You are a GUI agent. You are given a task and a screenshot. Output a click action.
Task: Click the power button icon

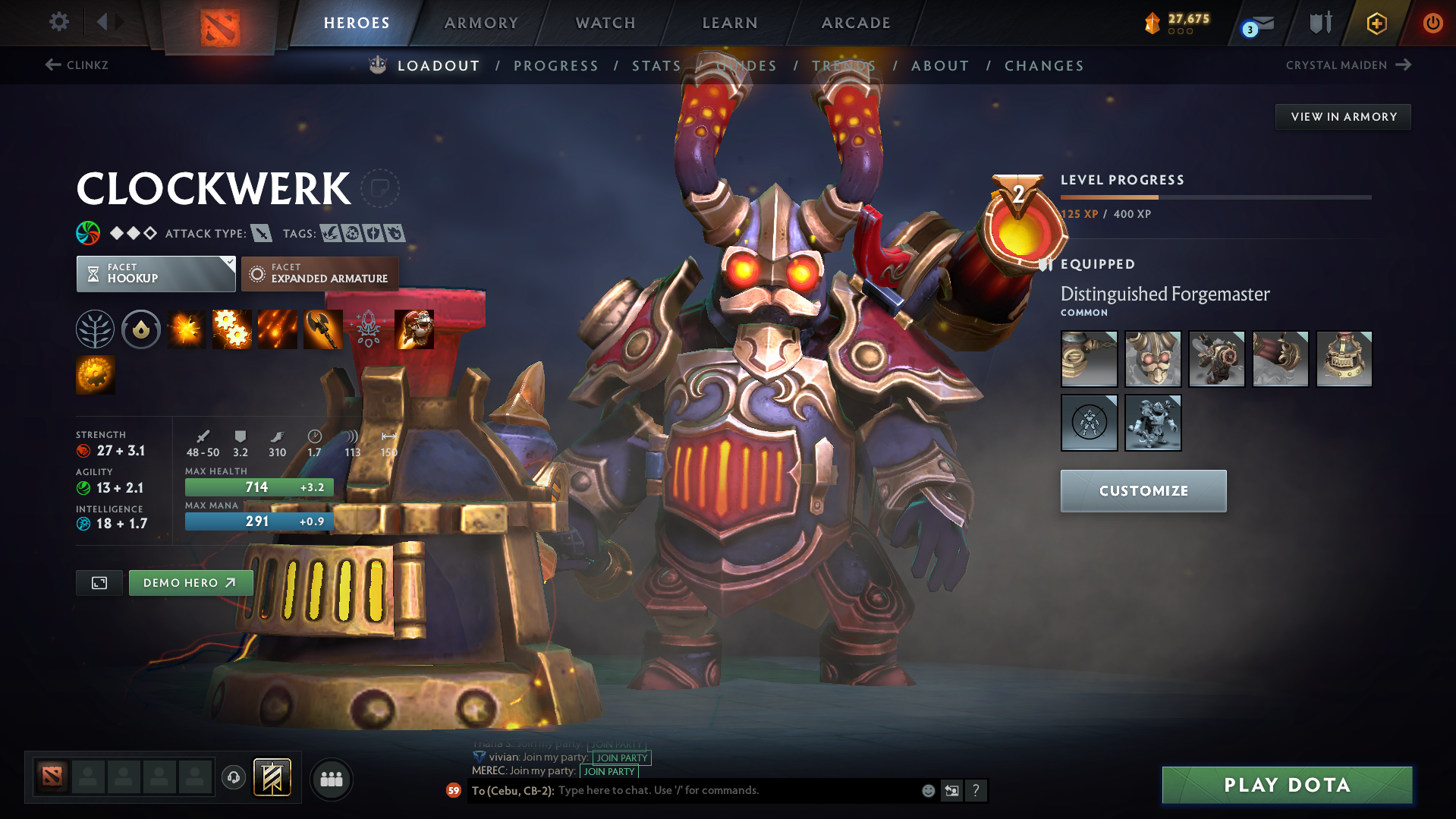coord(1432,23)
